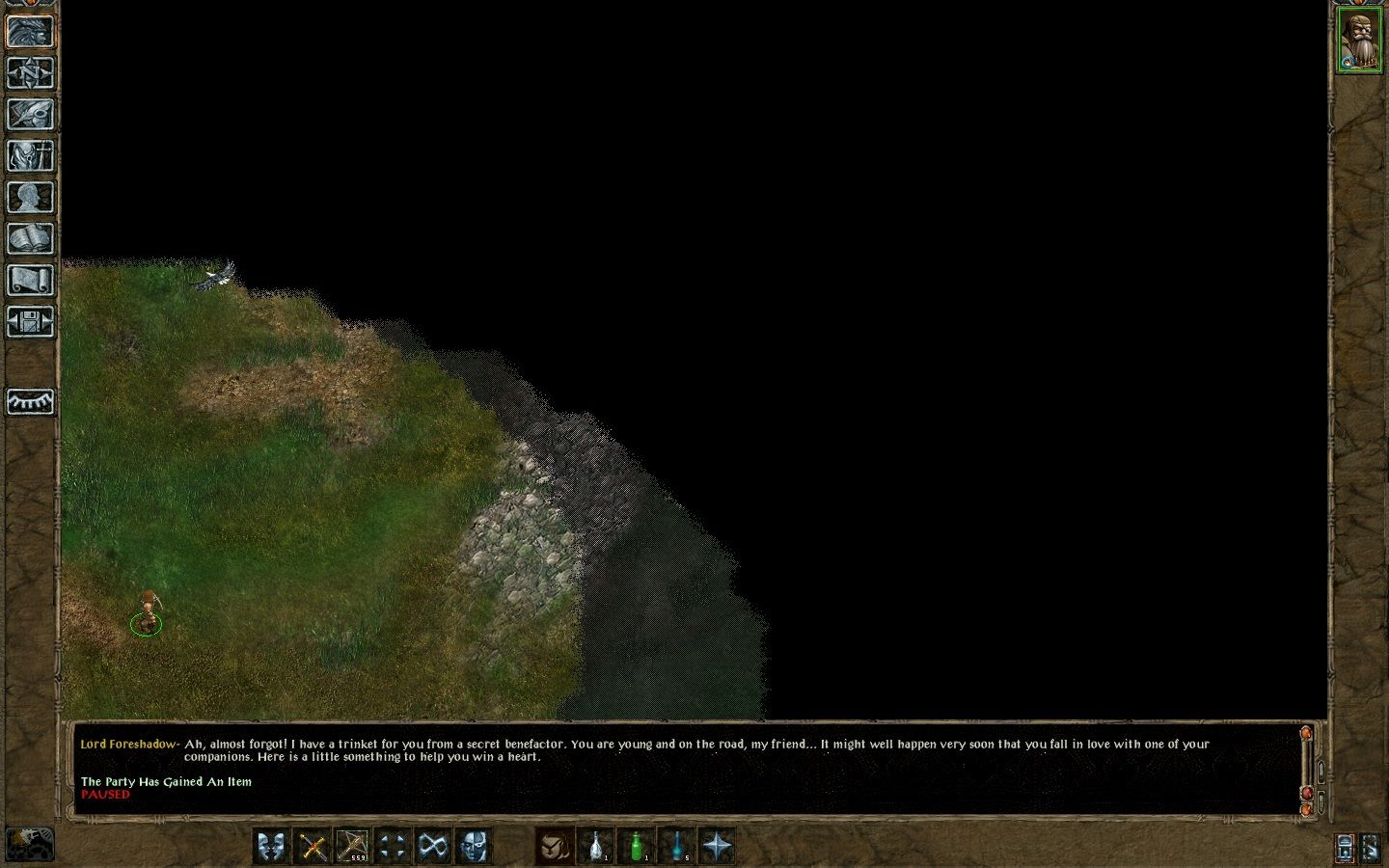Activate the dialogue talk masks button

click(x=272, y=847)
